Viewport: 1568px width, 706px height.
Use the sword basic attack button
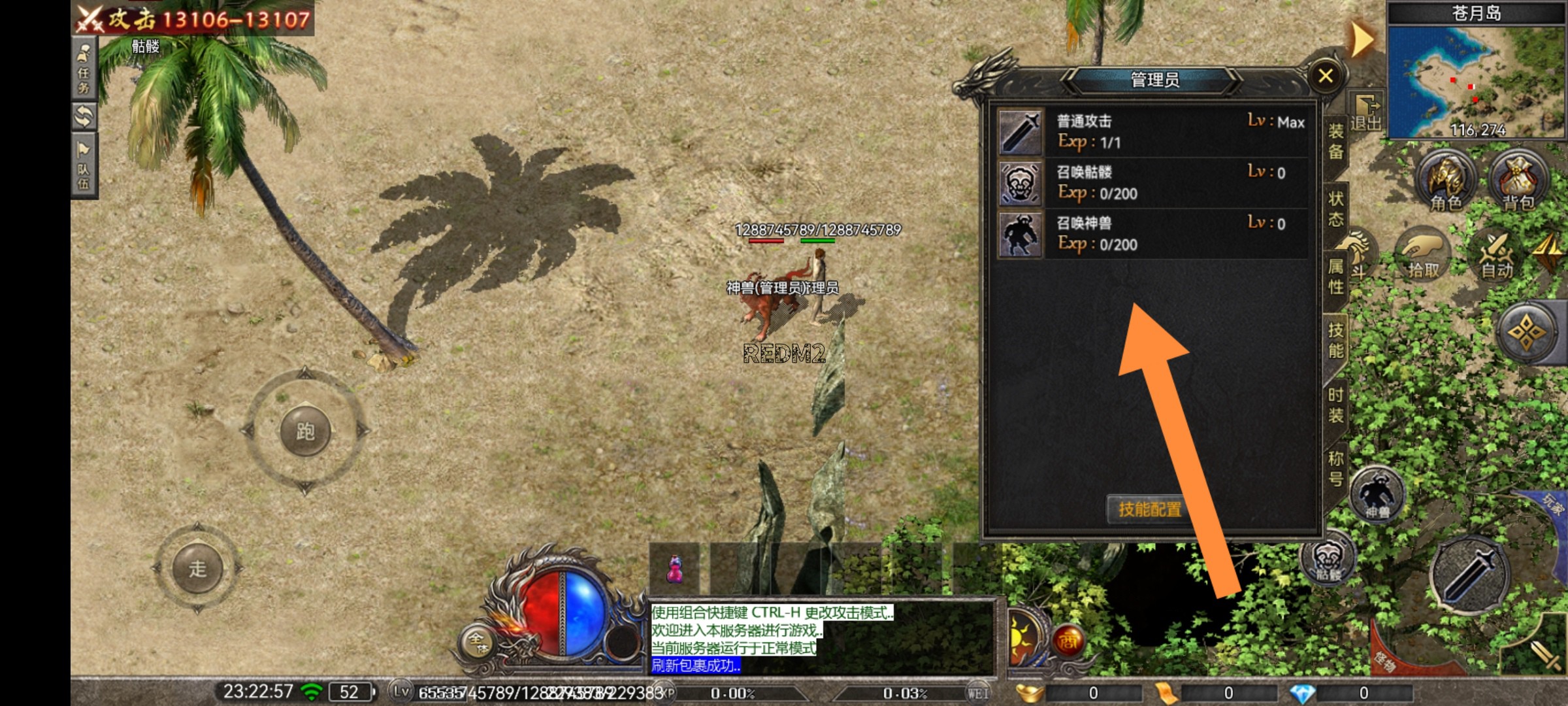pos(1469,576)
